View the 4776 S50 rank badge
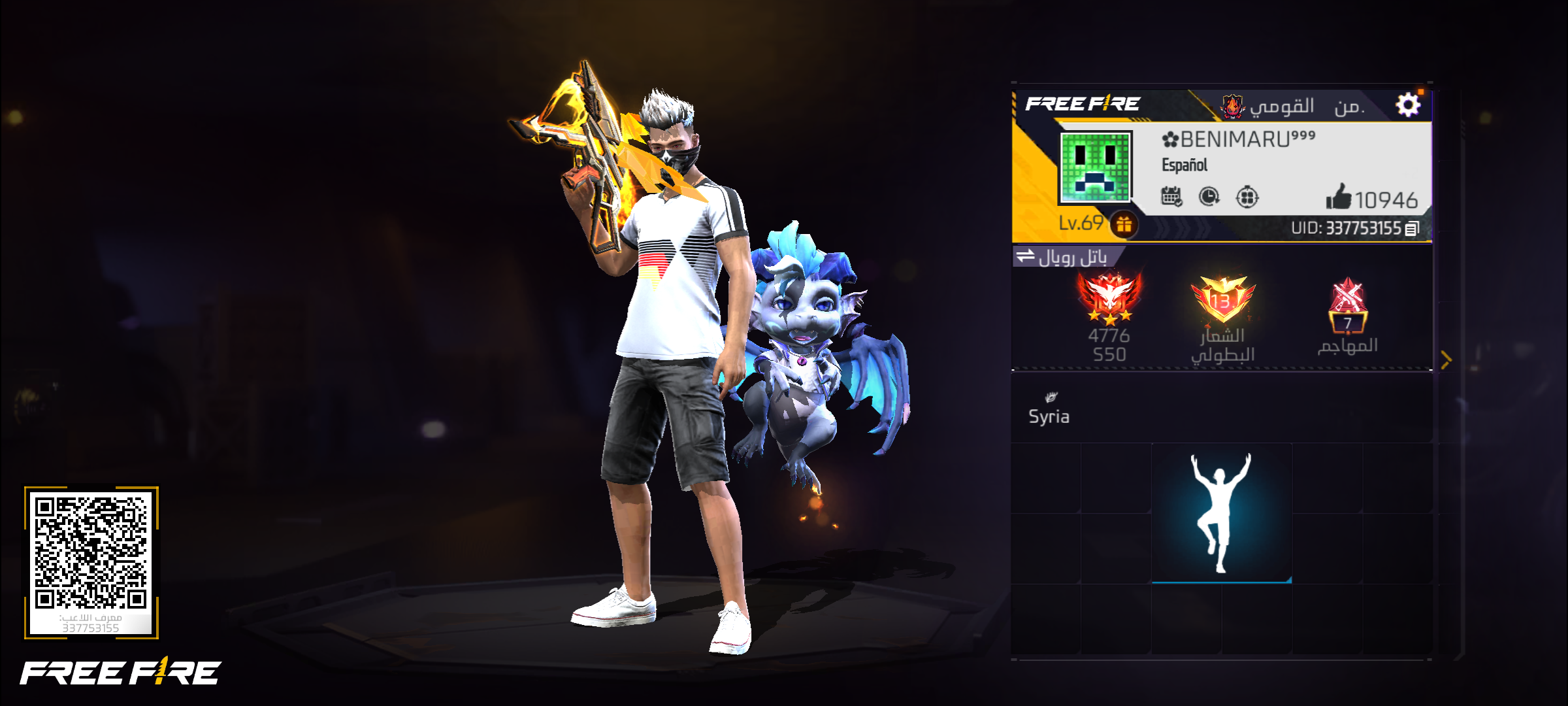Image resolution: width=1568 pixels, height=706 pixels. pos(1109,301)
